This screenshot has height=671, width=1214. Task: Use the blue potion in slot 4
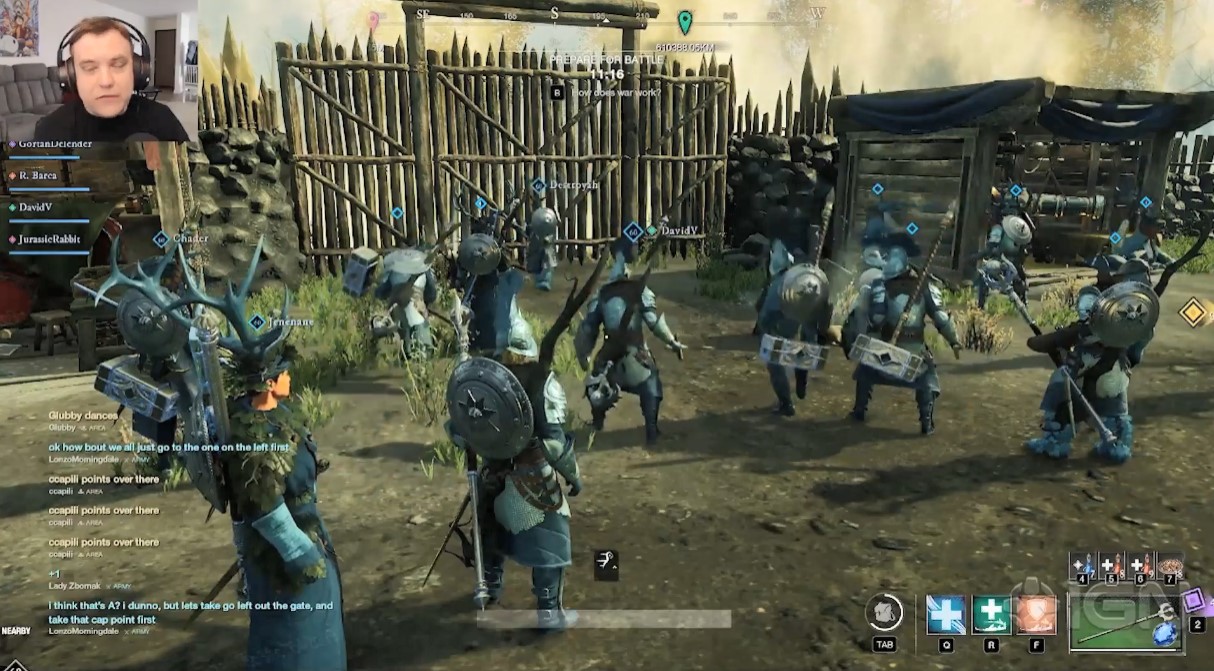pos(1082,566)
